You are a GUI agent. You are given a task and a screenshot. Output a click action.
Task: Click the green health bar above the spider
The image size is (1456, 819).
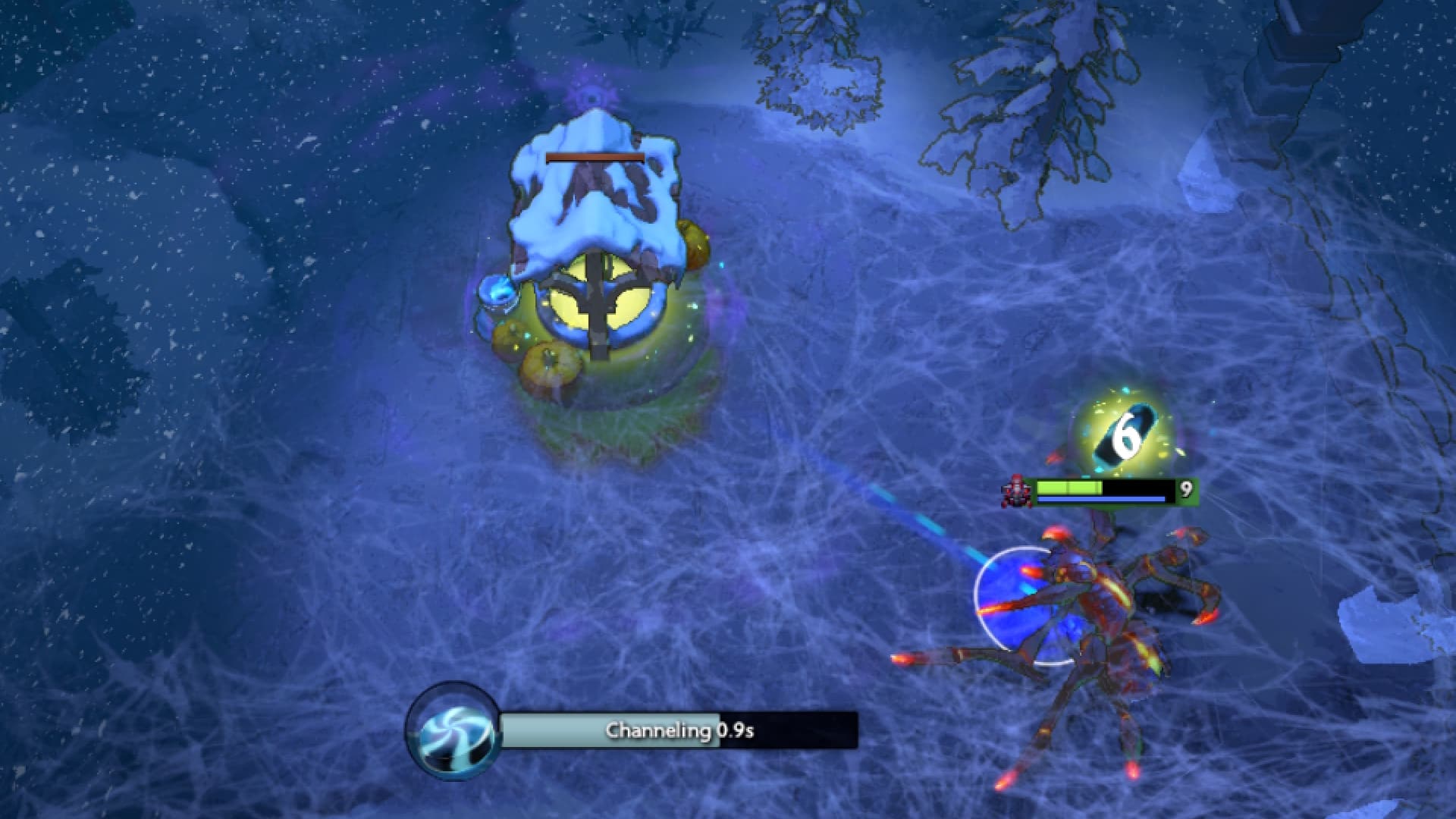1069,486
